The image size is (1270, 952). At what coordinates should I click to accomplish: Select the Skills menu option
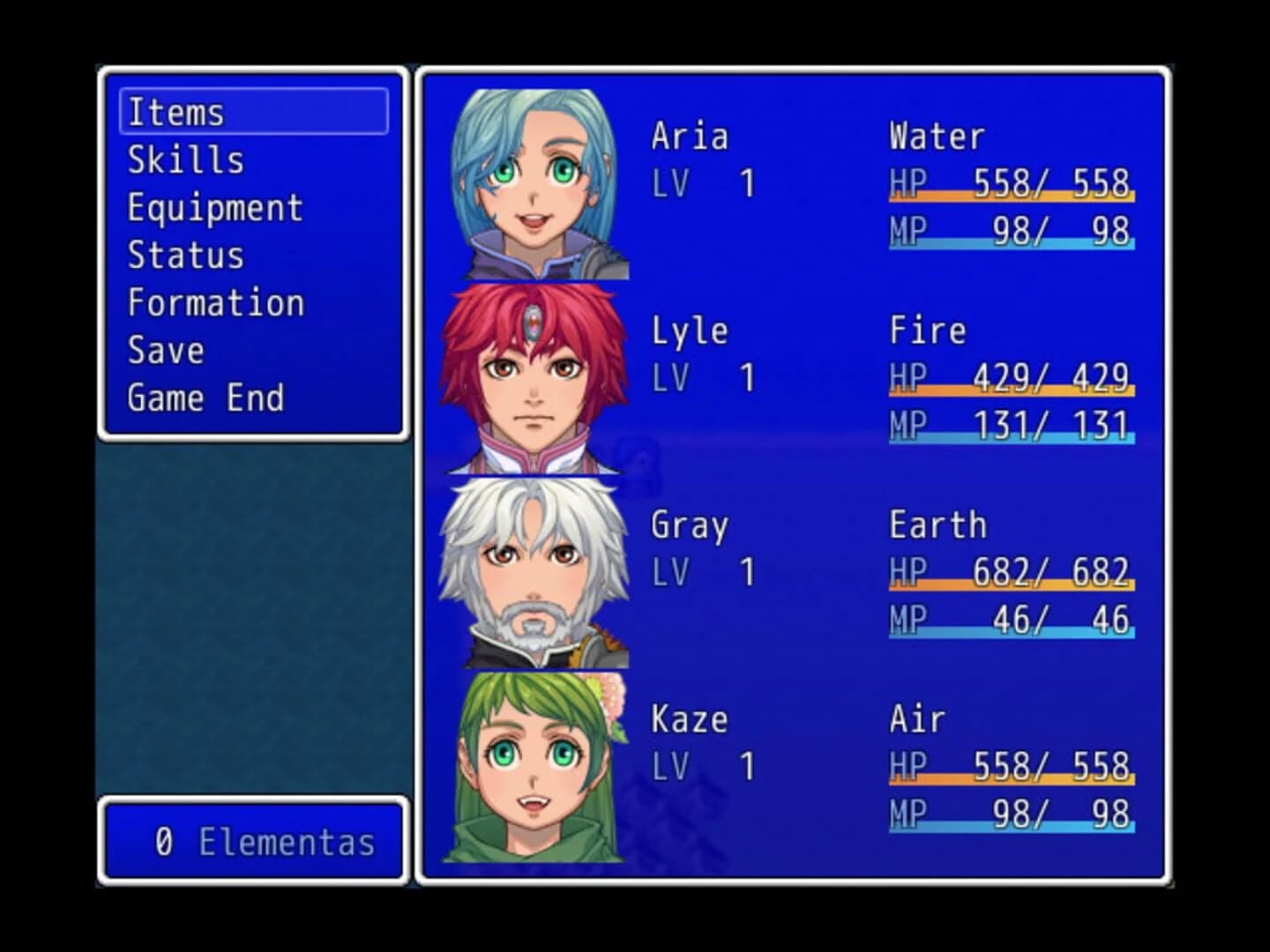coord(185,160)
